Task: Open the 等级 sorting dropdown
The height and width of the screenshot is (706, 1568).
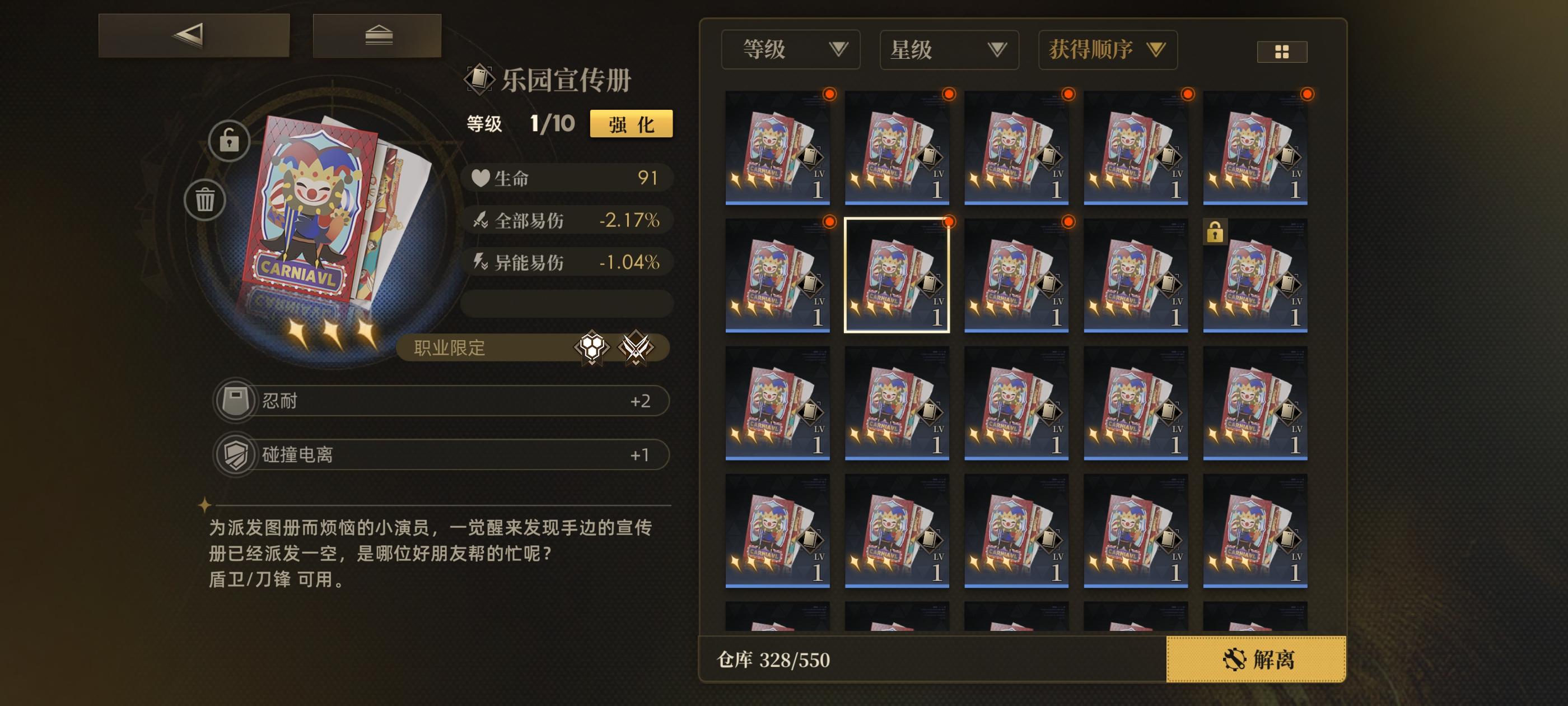Action: pyautogui.click(x=791, y=49)
